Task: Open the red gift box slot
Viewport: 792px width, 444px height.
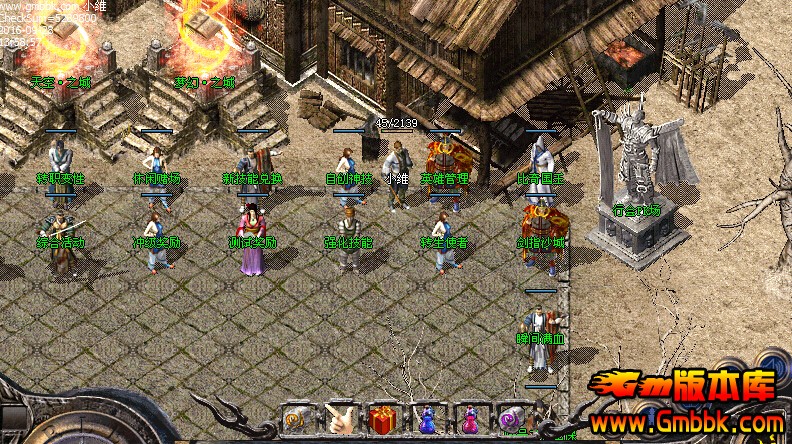Action: pyautogui.click(x=383, y=419)
